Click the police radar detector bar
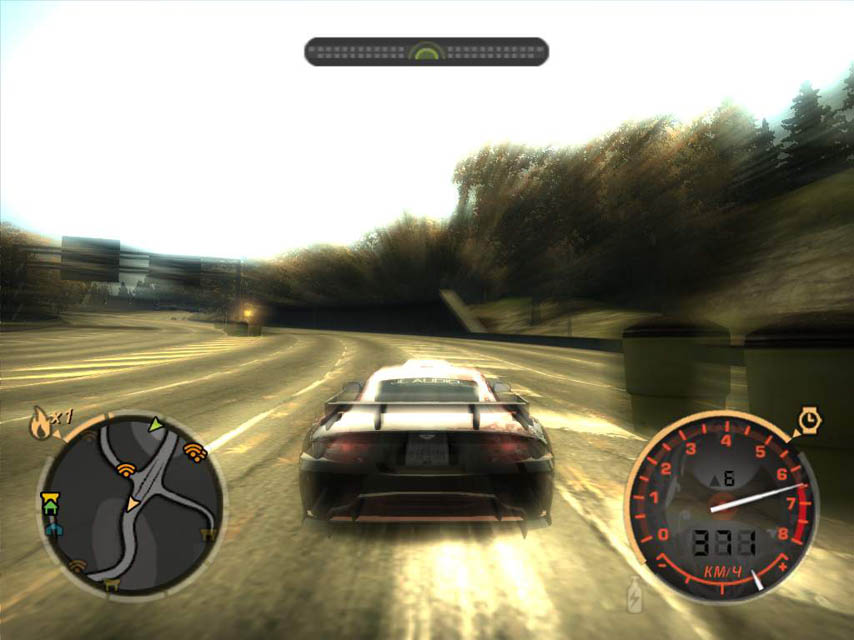The height and width of the screenshot is (640, 854). pyautogui.click(x=426, y=51)
